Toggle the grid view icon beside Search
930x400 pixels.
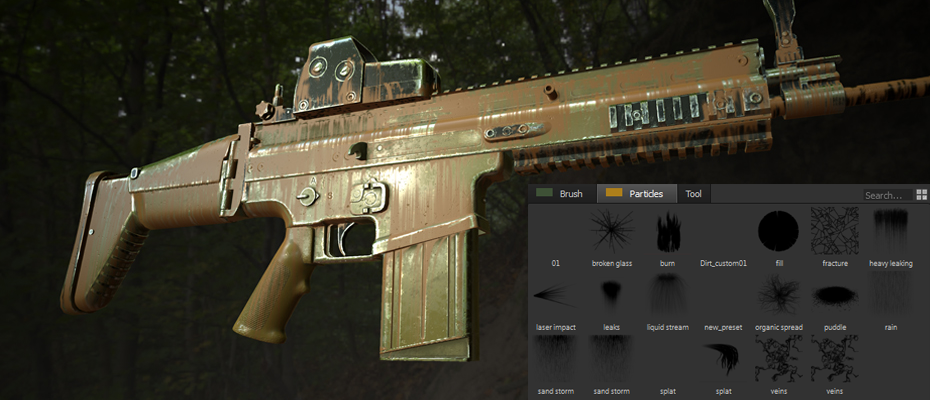tap(920, 195)
